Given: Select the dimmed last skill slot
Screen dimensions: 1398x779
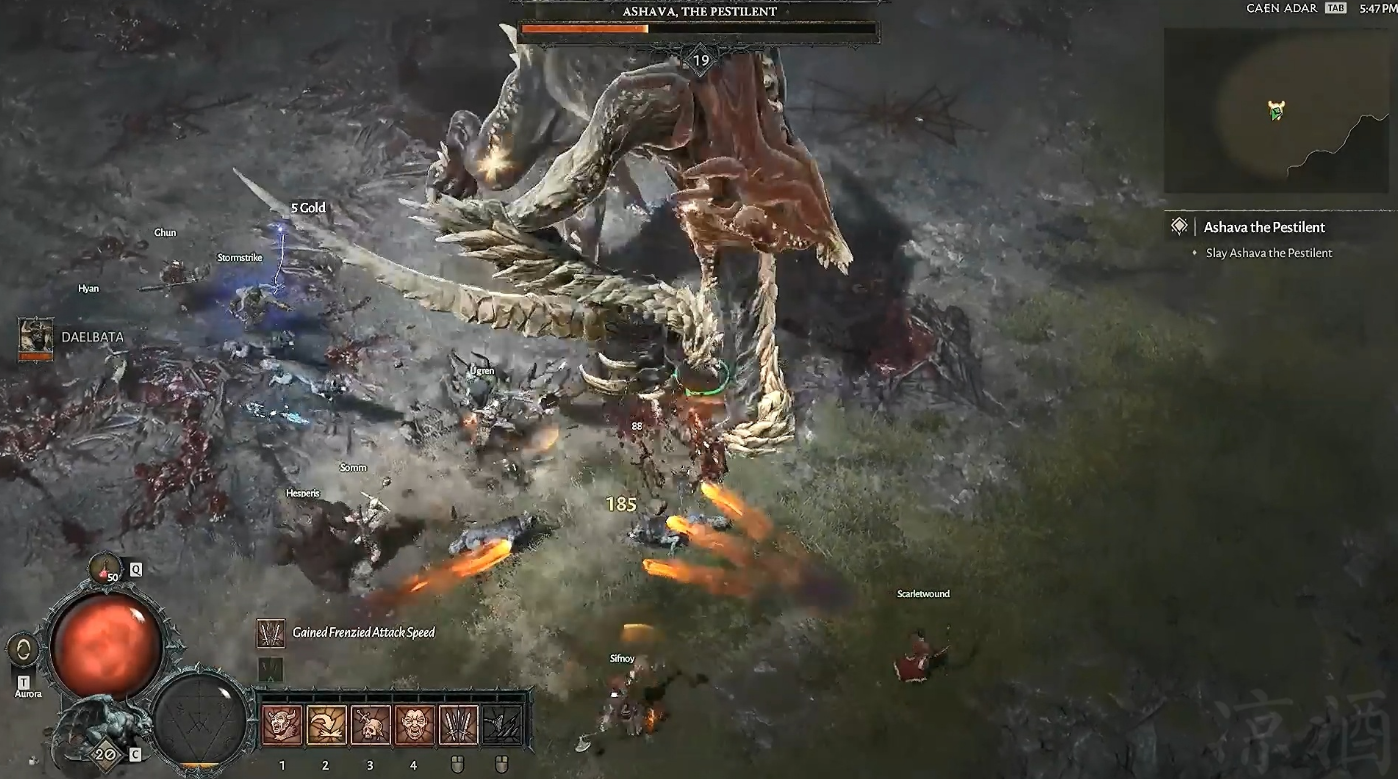Looking at the screenshot, I should (502, 725).
